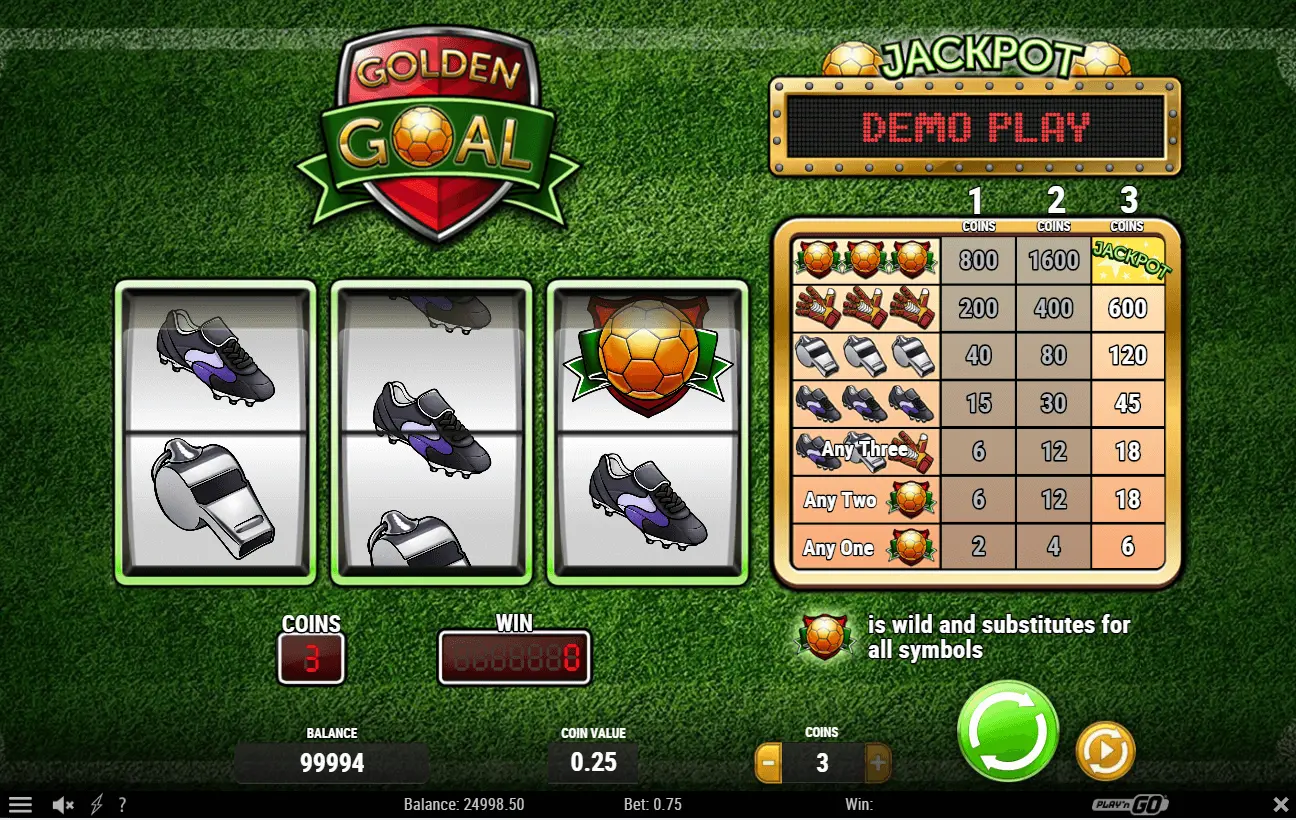Open help with the question mark

(x=122, y=804)
